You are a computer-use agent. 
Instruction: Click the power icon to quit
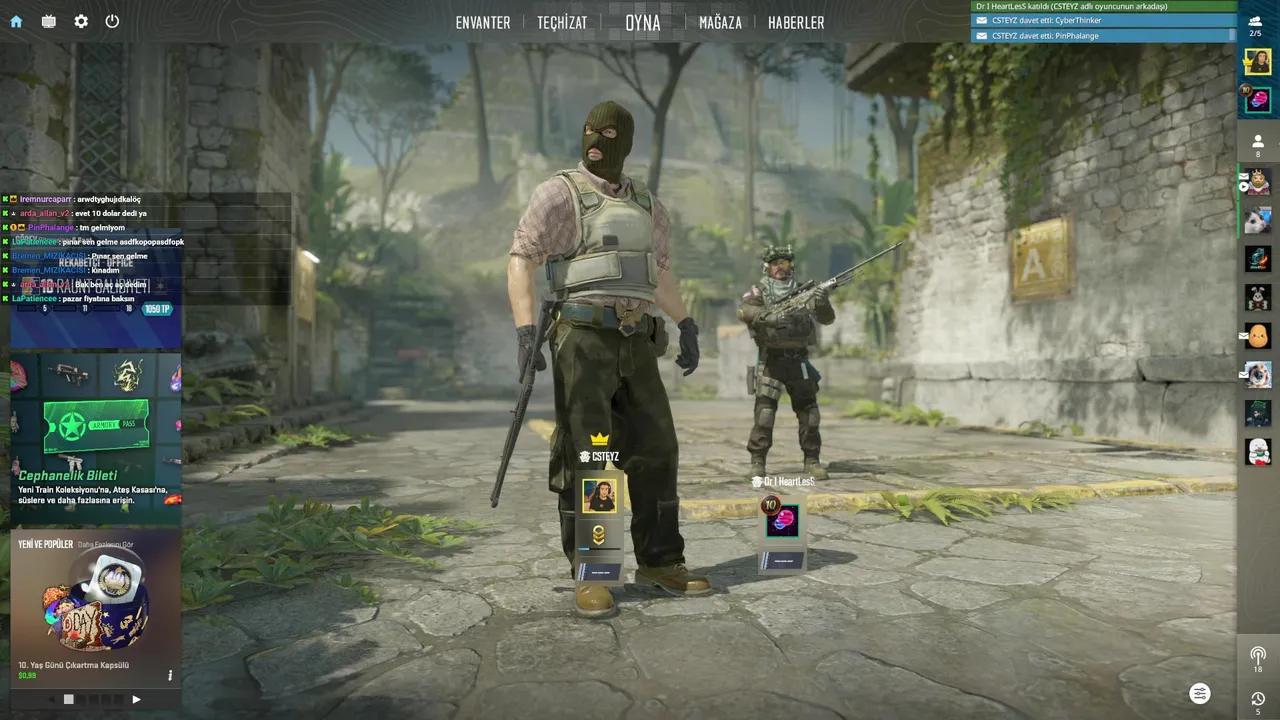[112, 21]
